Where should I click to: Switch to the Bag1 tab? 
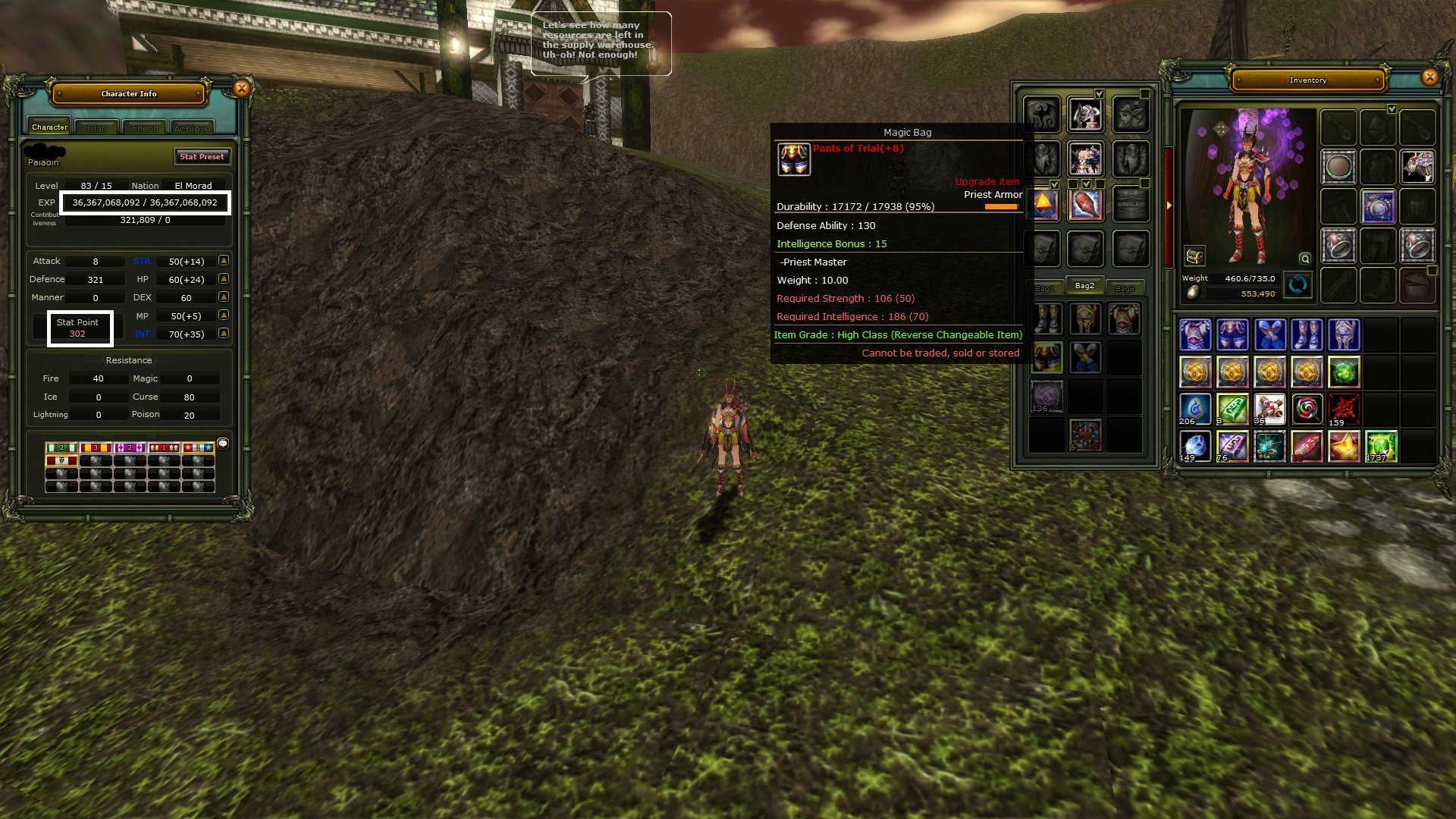click(1044, 288)
